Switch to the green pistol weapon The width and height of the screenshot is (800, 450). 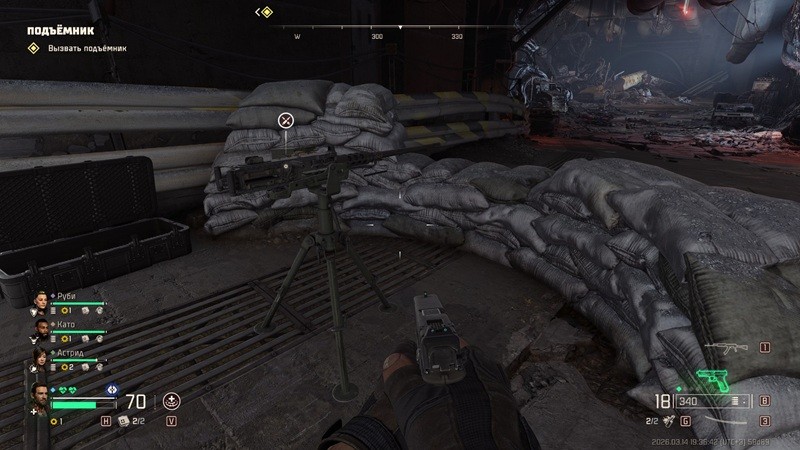(713, 379)
